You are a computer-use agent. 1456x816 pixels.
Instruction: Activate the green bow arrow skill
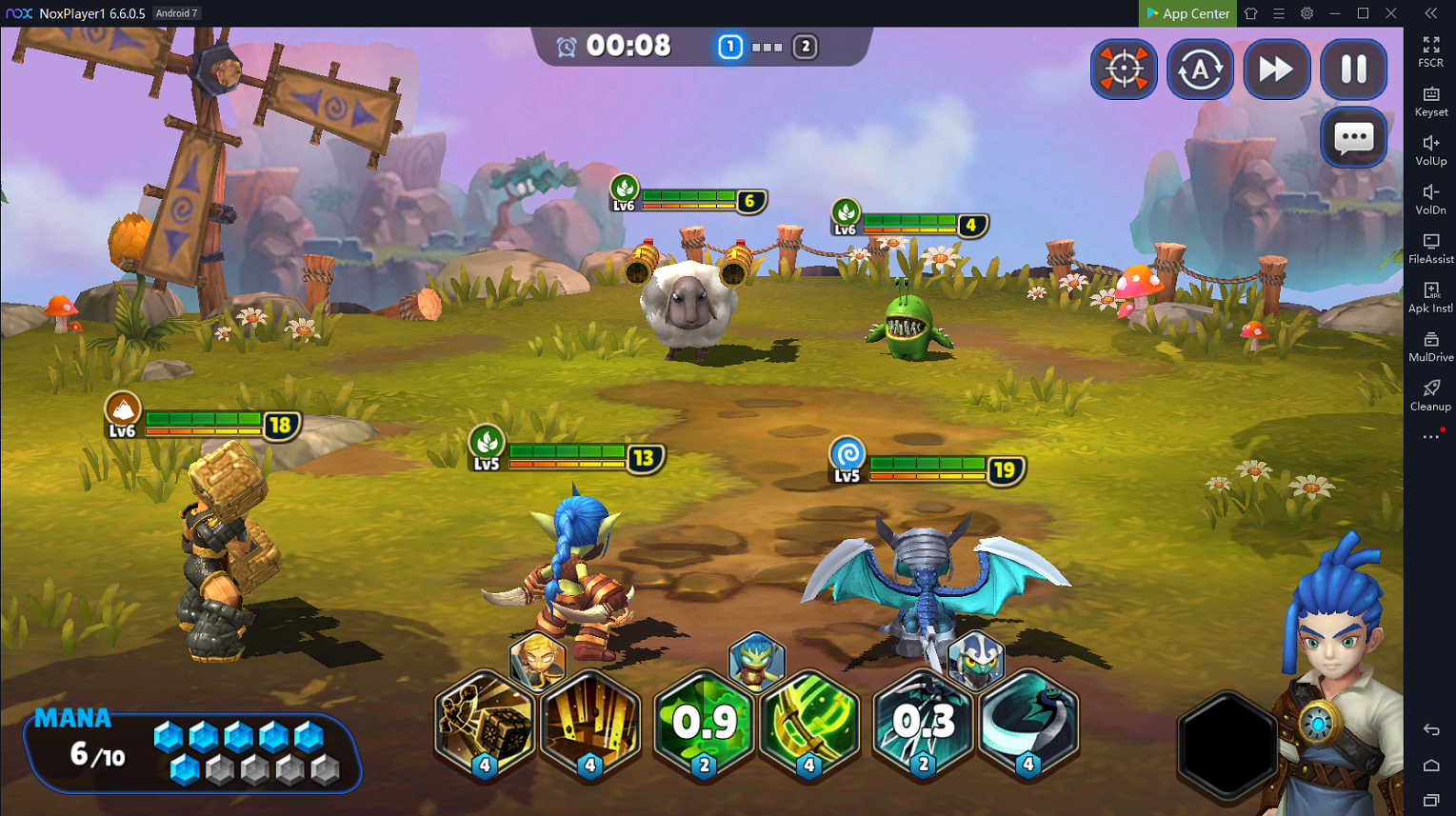[809, 724]
